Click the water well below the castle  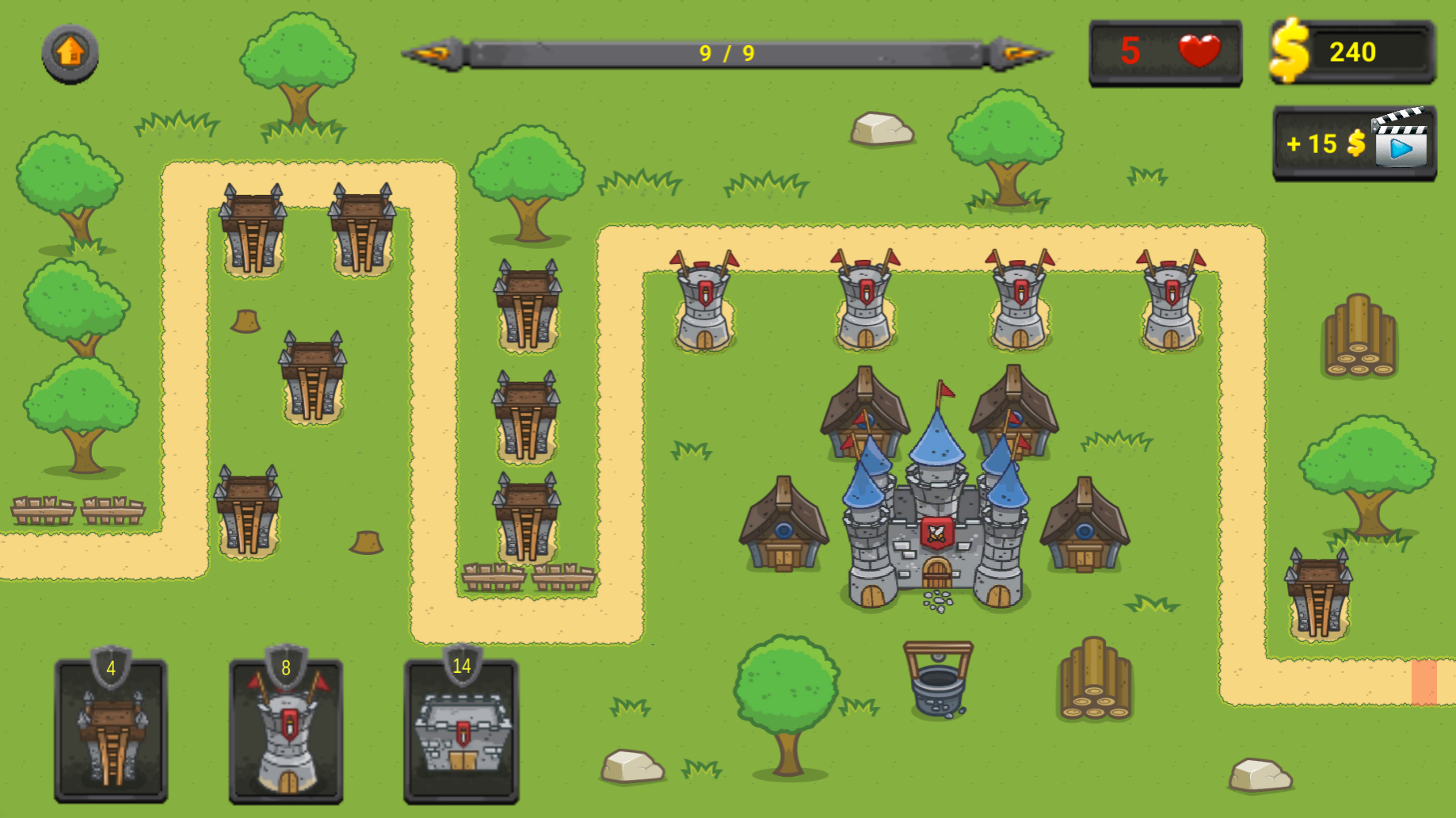939,682
